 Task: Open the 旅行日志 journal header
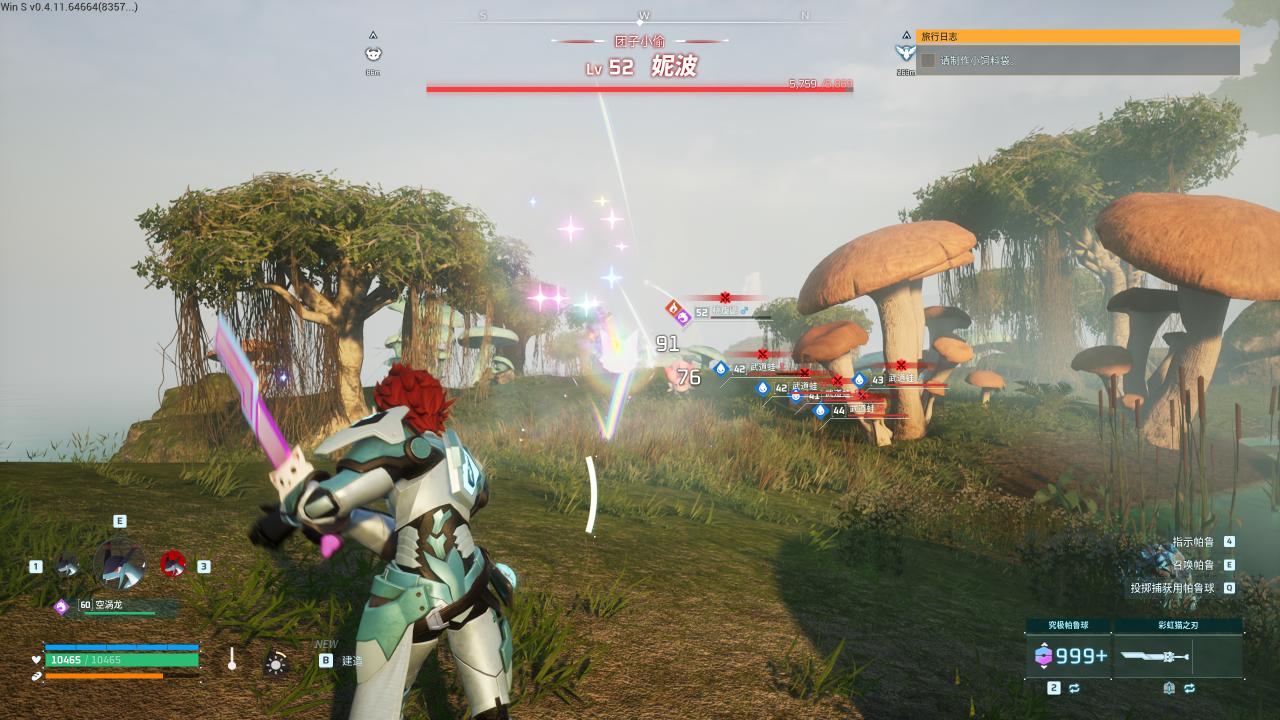click(1077, 36)
